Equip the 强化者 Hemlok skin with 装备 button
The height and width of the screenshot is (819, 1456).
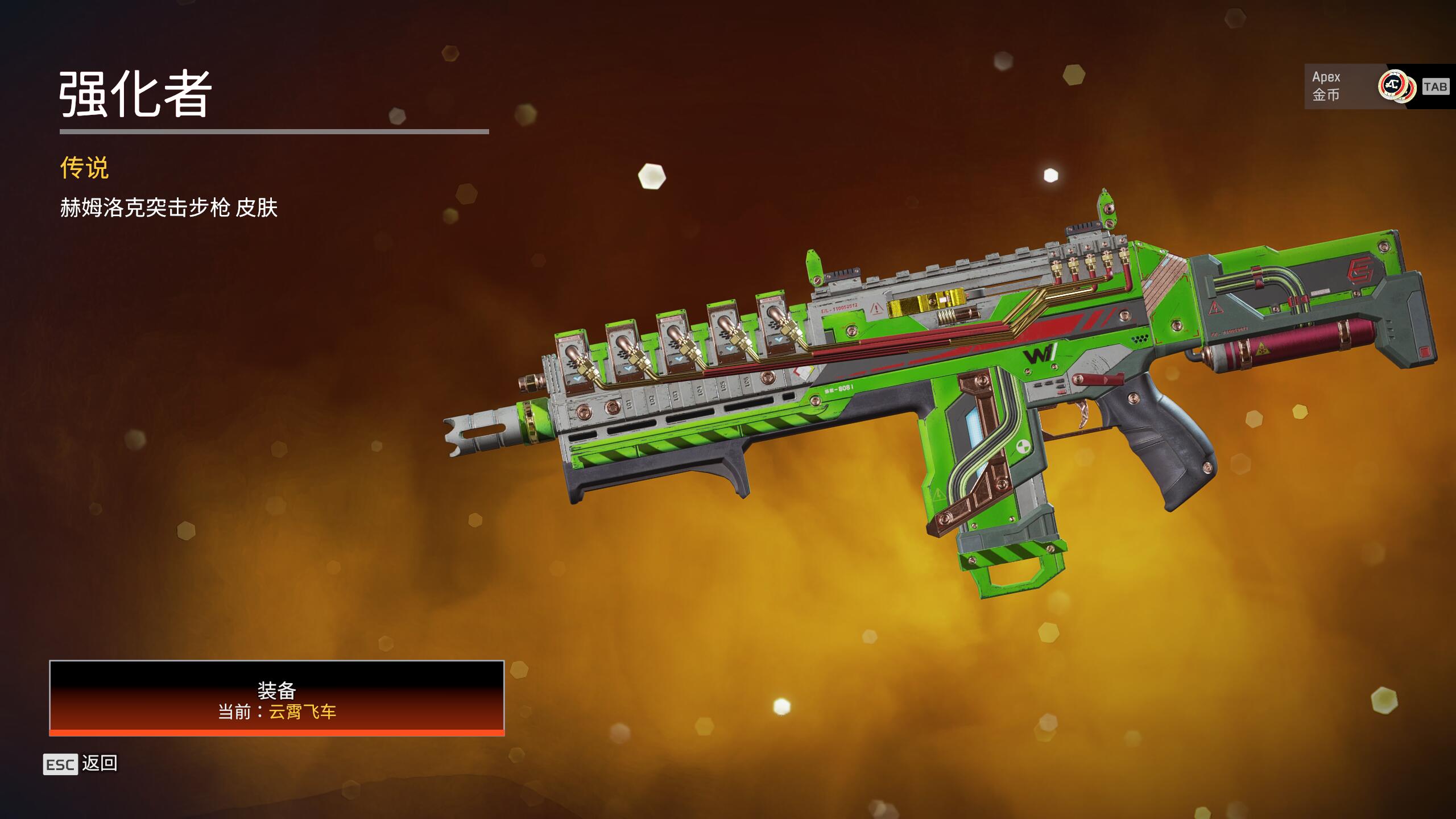tap(276, 698)
